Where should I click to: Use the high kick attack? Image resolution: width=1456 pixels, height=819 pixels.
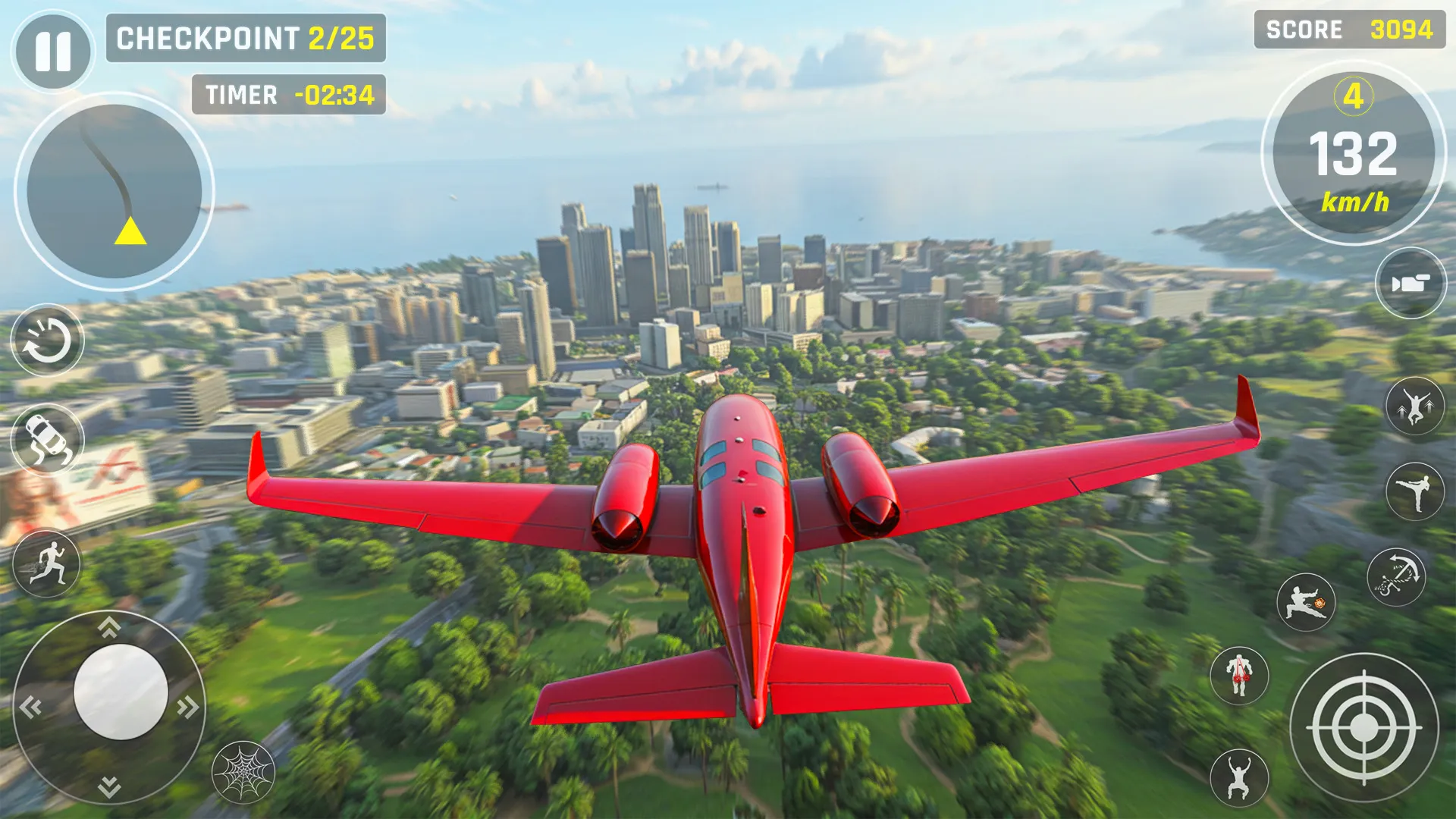1415,491
